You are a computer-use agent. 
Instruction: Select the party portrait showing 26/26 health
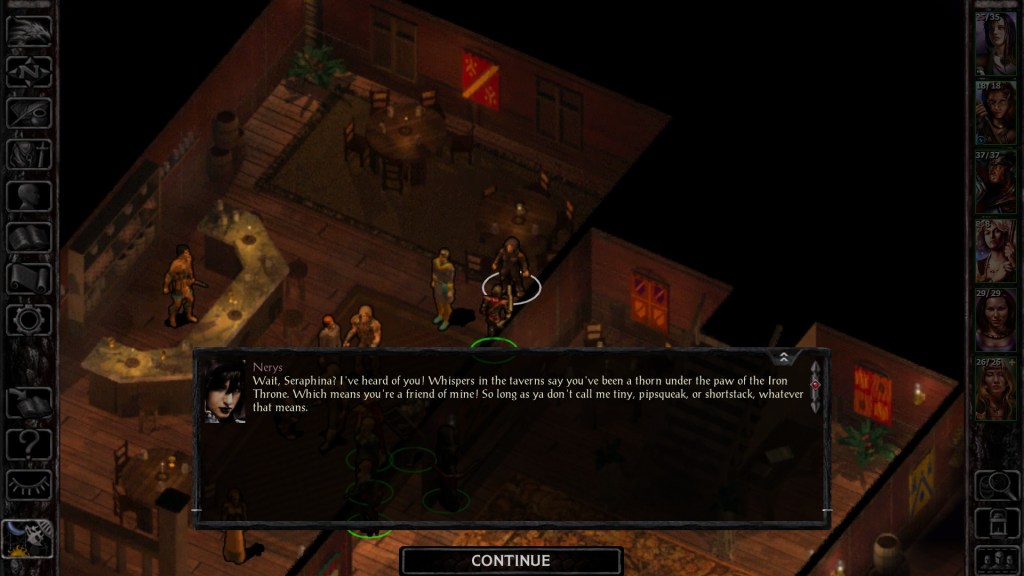995,388
